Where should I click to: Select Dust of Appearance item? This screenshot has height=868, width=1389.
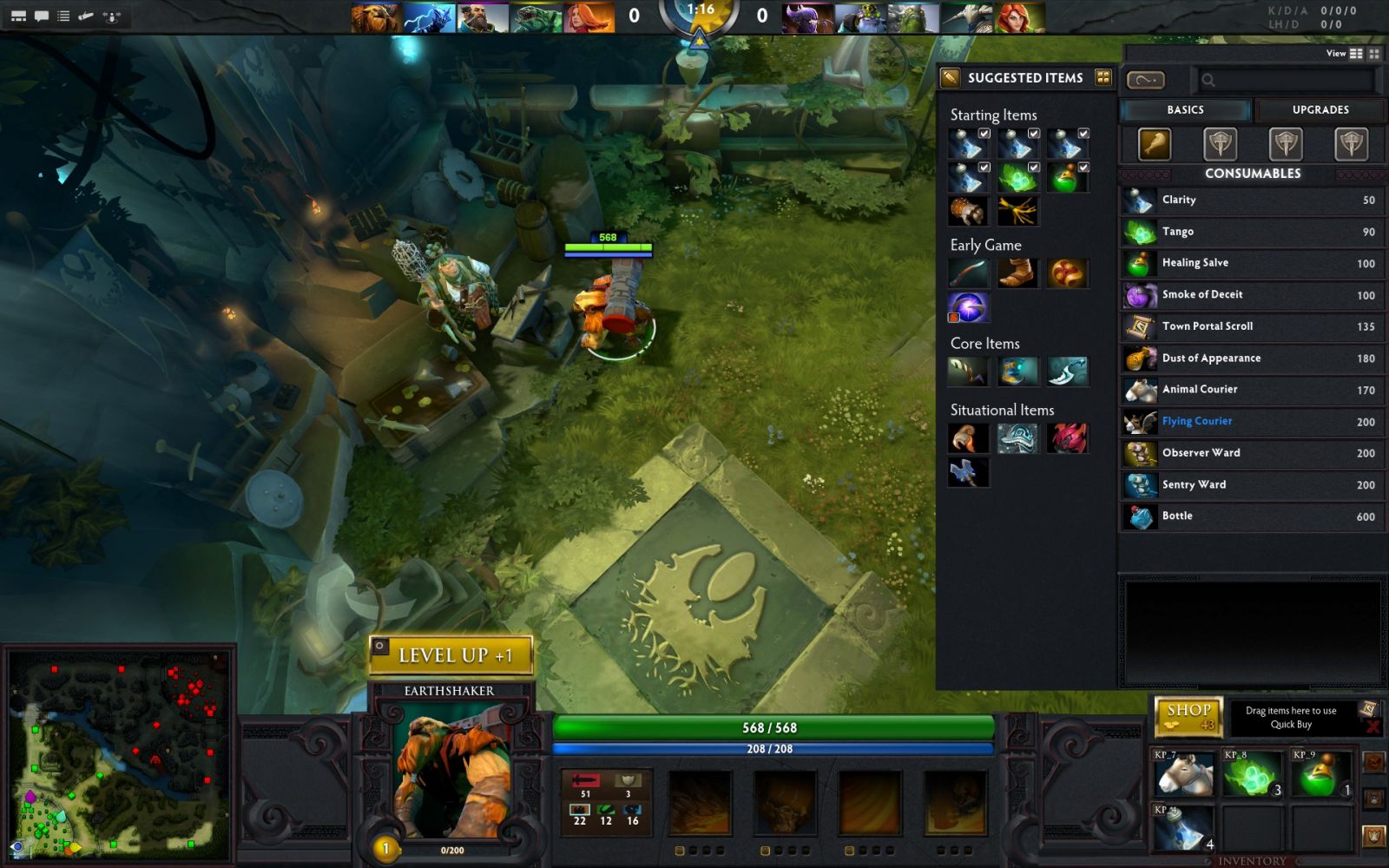point(1250,358)
